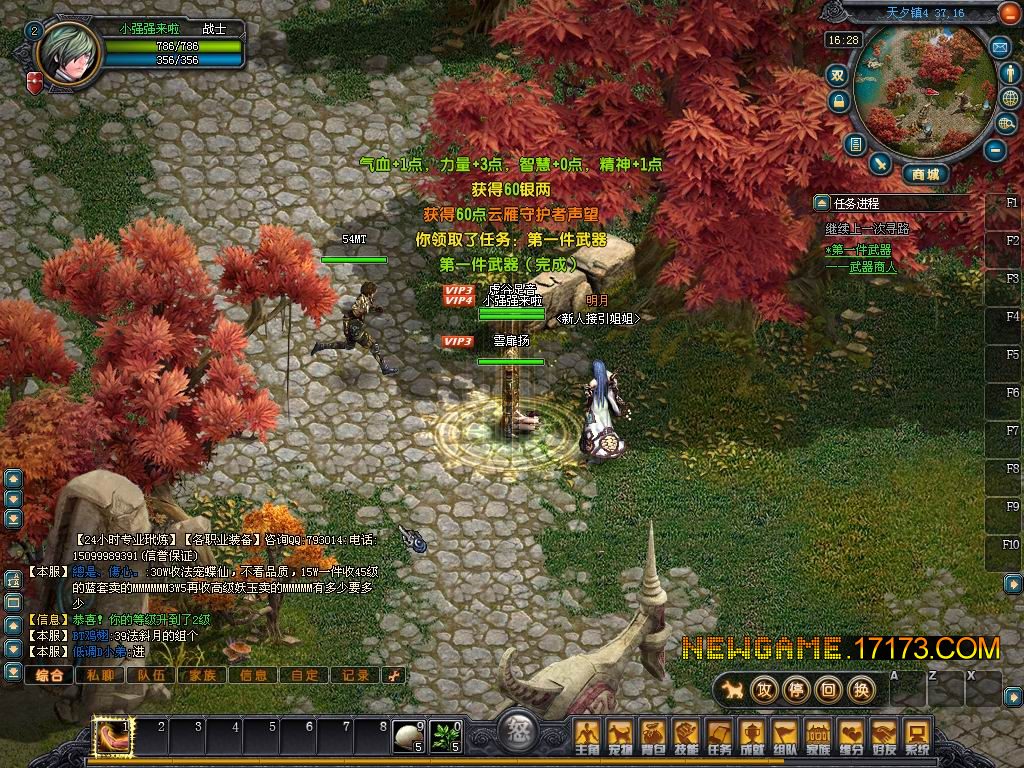1024x768 pixels.
Task: Click the player portrait avatar
Action: [x=68, y=53]
